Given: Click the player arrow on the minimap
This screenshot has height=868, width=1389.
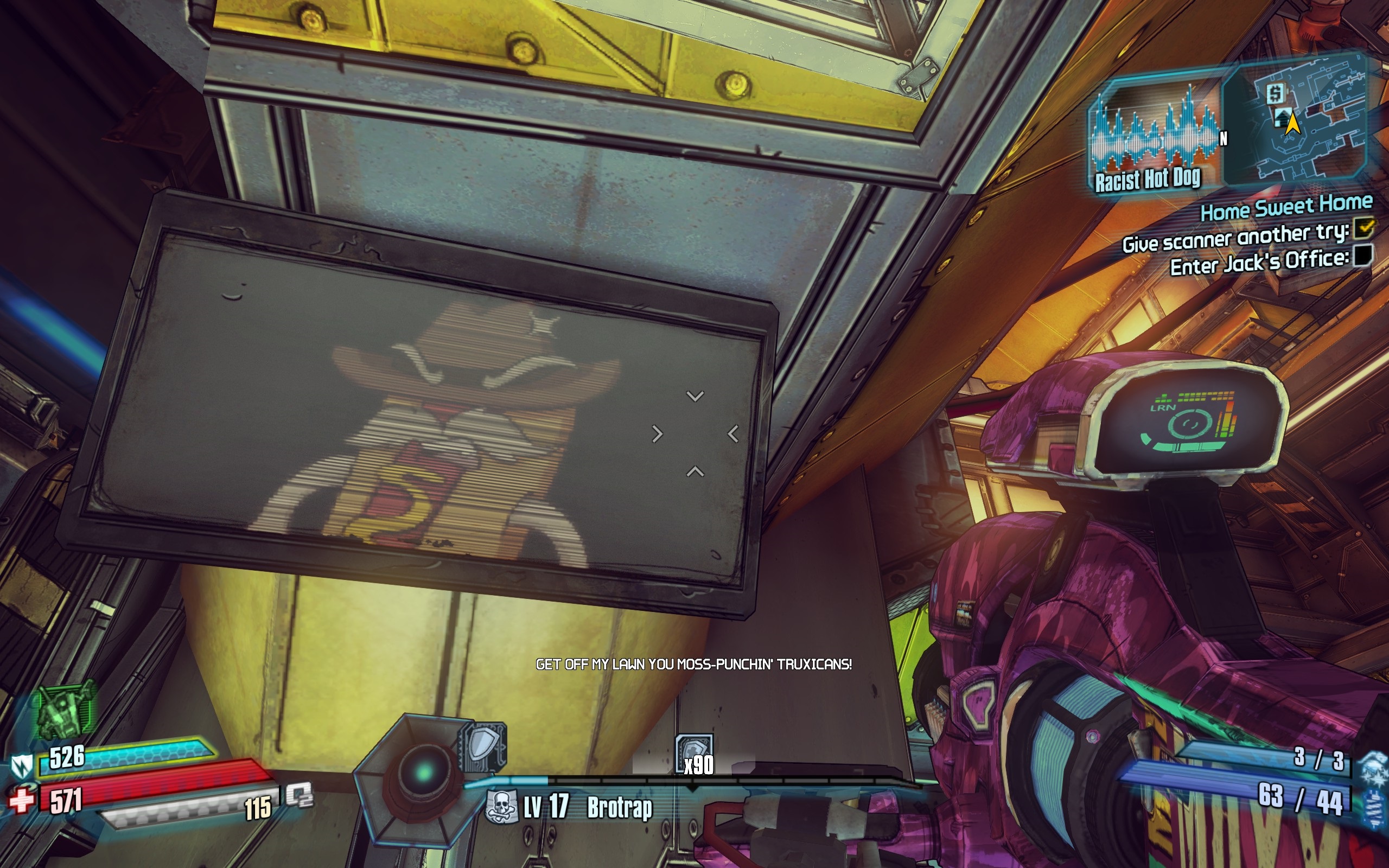Looking at the screenshot, I should [x=1293, y=122].
